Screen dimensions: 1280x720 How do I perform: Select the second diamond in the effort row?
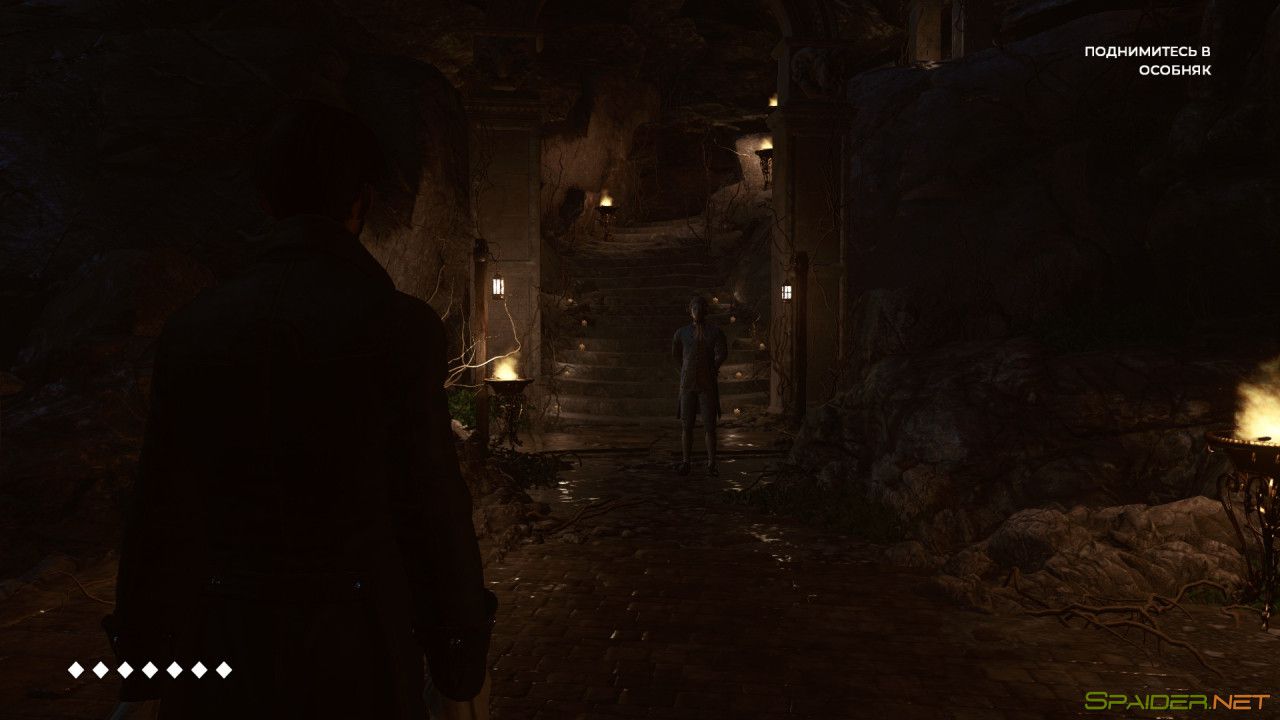click(x=101, y=668)
